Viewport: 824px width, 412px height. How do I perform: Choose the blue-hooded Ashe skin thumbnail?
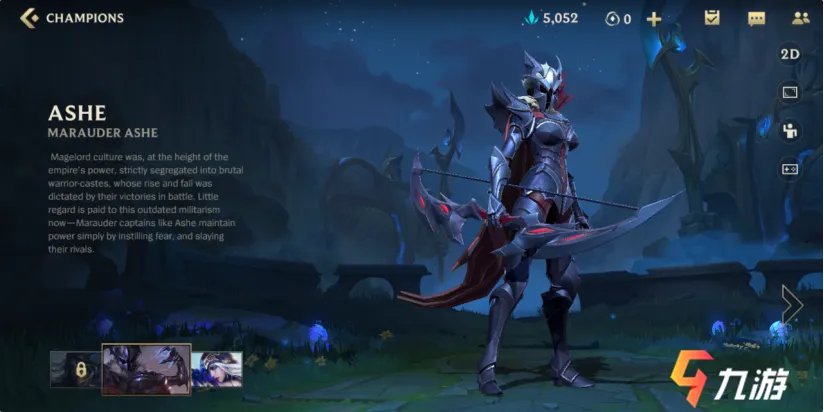pos(216,369)
